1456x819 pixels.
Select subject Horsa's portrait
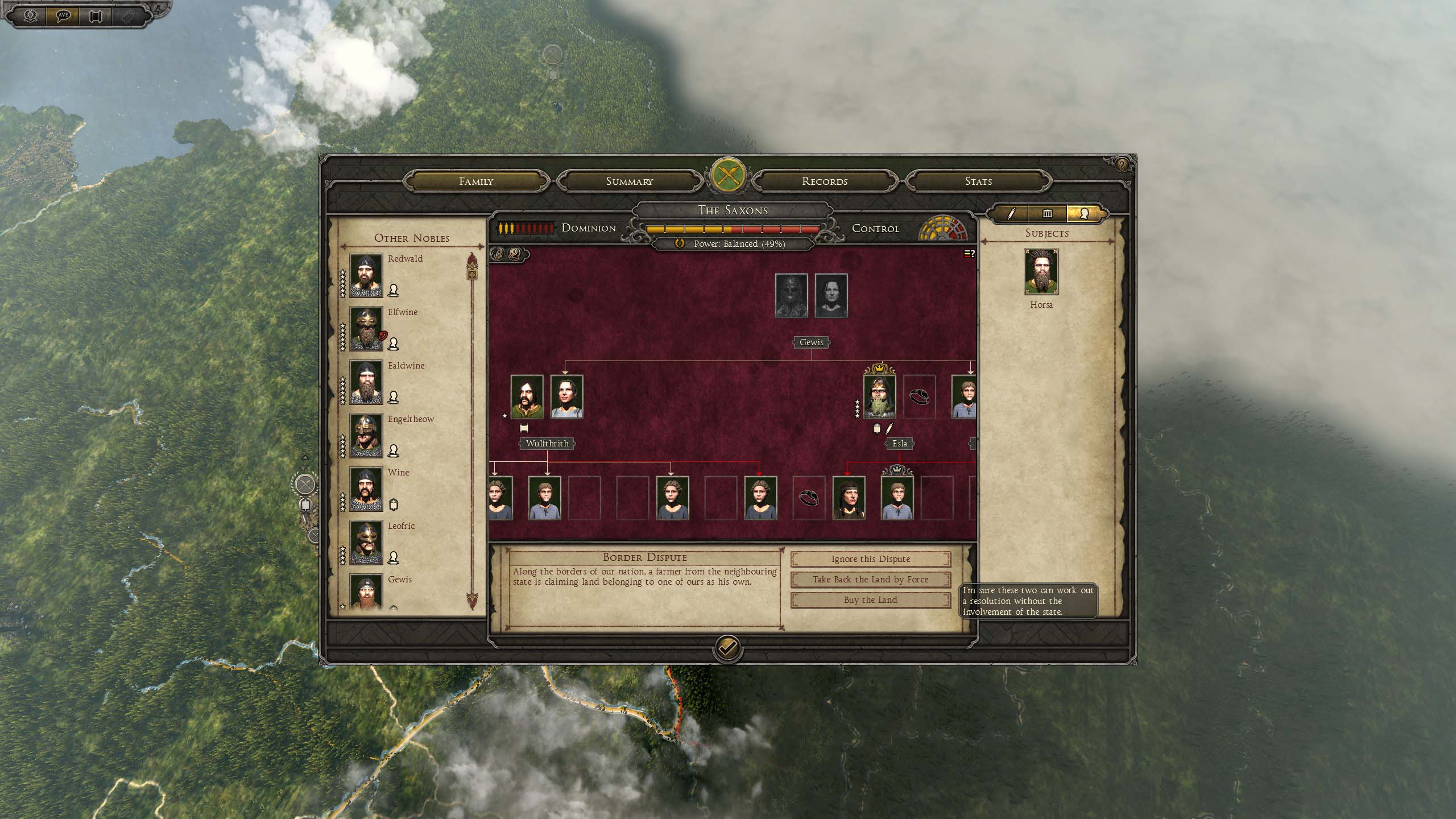1041,271
